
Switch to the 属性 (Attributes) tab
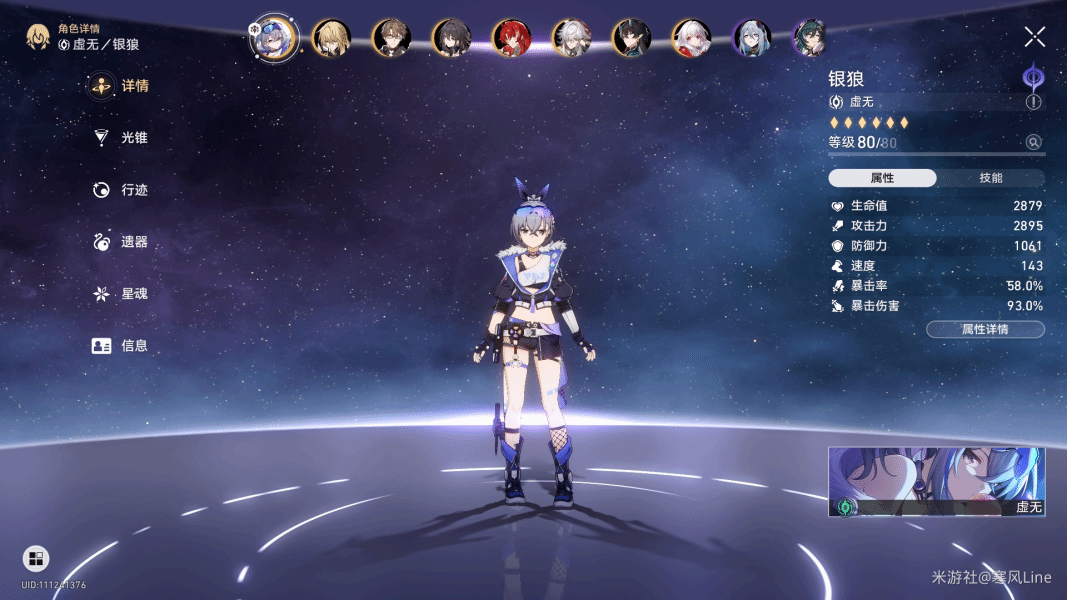[882, 178]
